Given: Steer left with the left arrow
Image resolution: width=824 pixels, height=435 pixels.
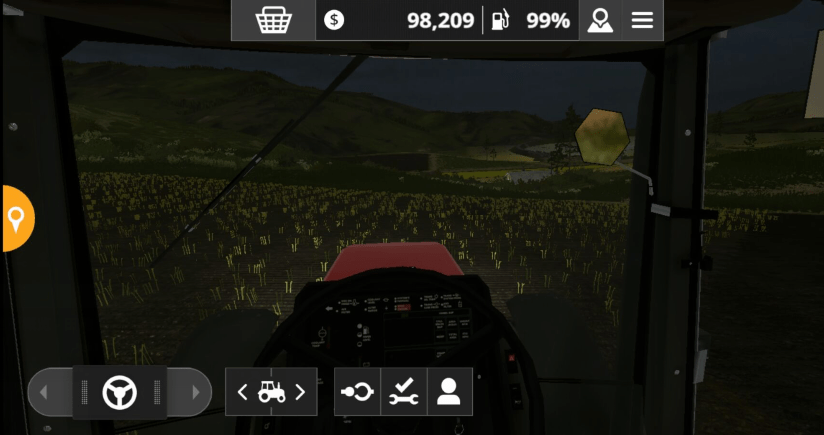Looking at the screenshot, I should [x=43, y=392].
